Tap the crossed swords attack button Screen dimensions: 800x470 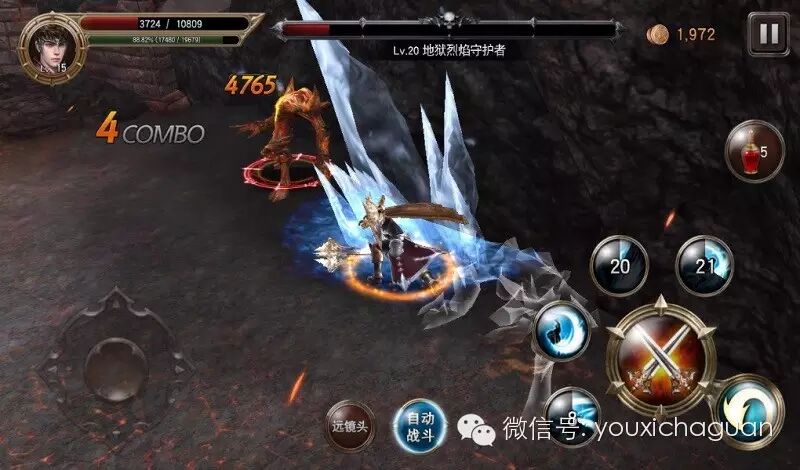[660, 359]
